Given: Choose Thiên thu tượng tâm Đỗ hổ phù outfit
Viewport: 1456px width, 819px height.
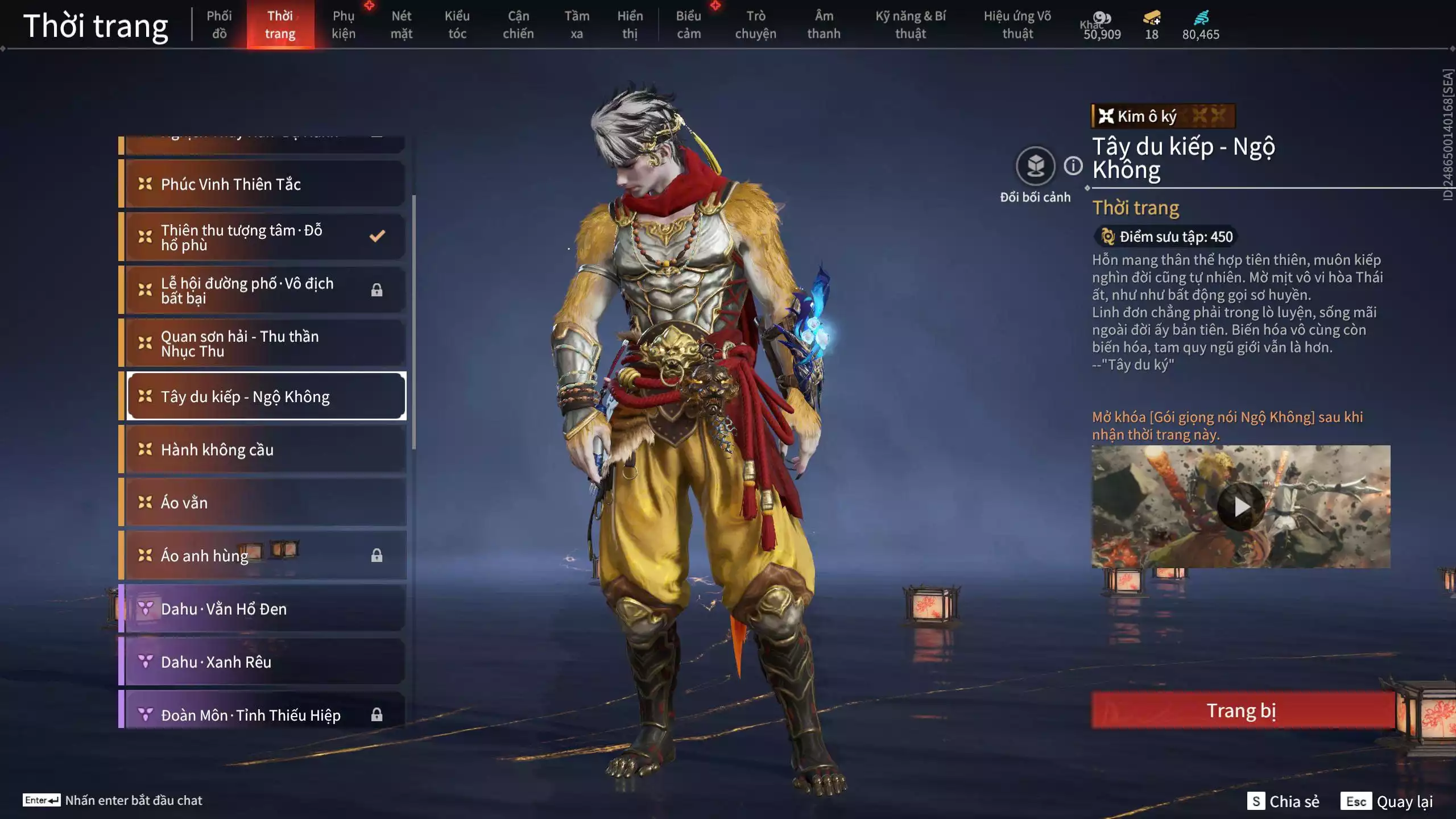Looking at the screenshot, I should point(265,237).
